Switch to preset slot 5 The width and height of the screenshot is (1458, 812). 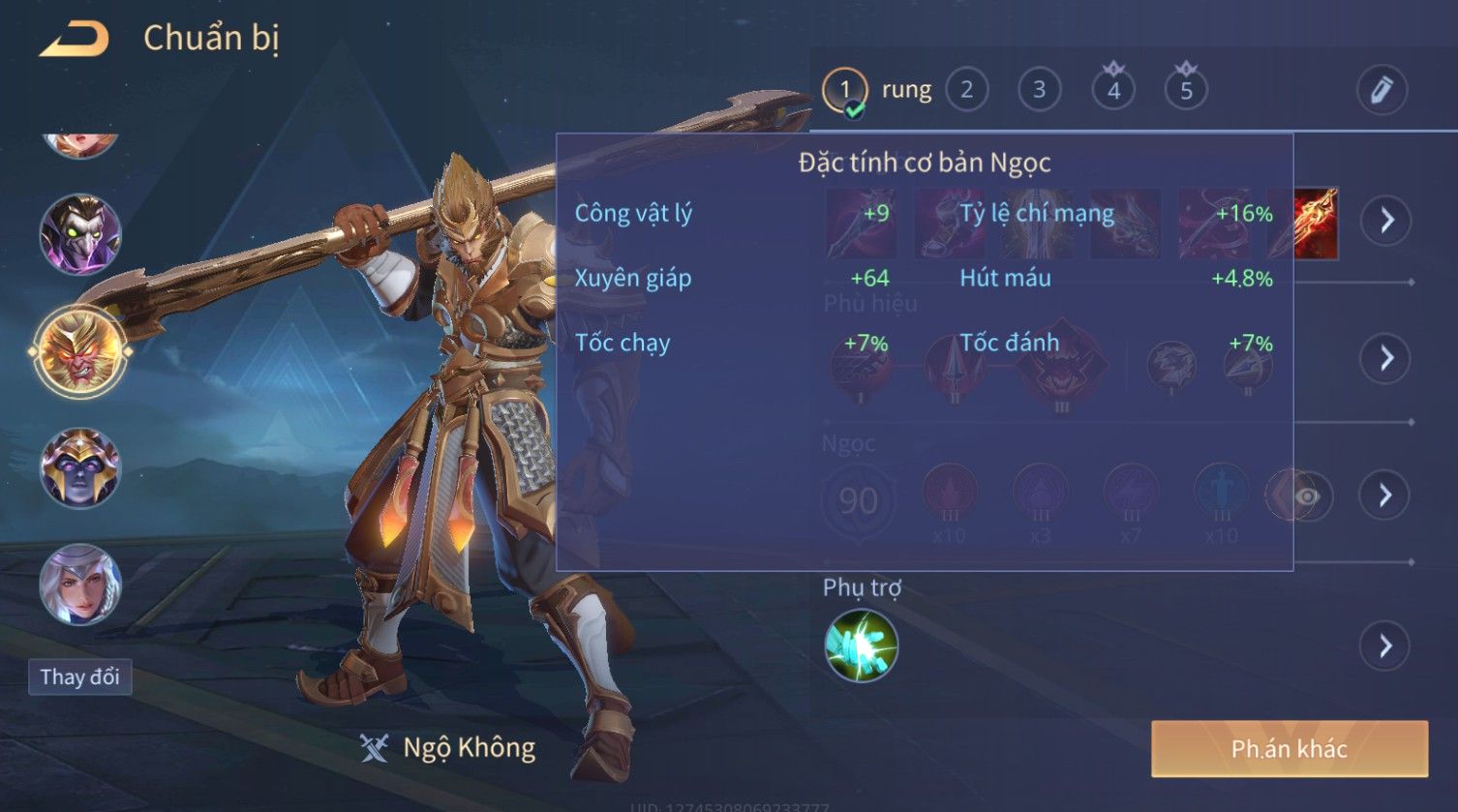click(1186, 90)
